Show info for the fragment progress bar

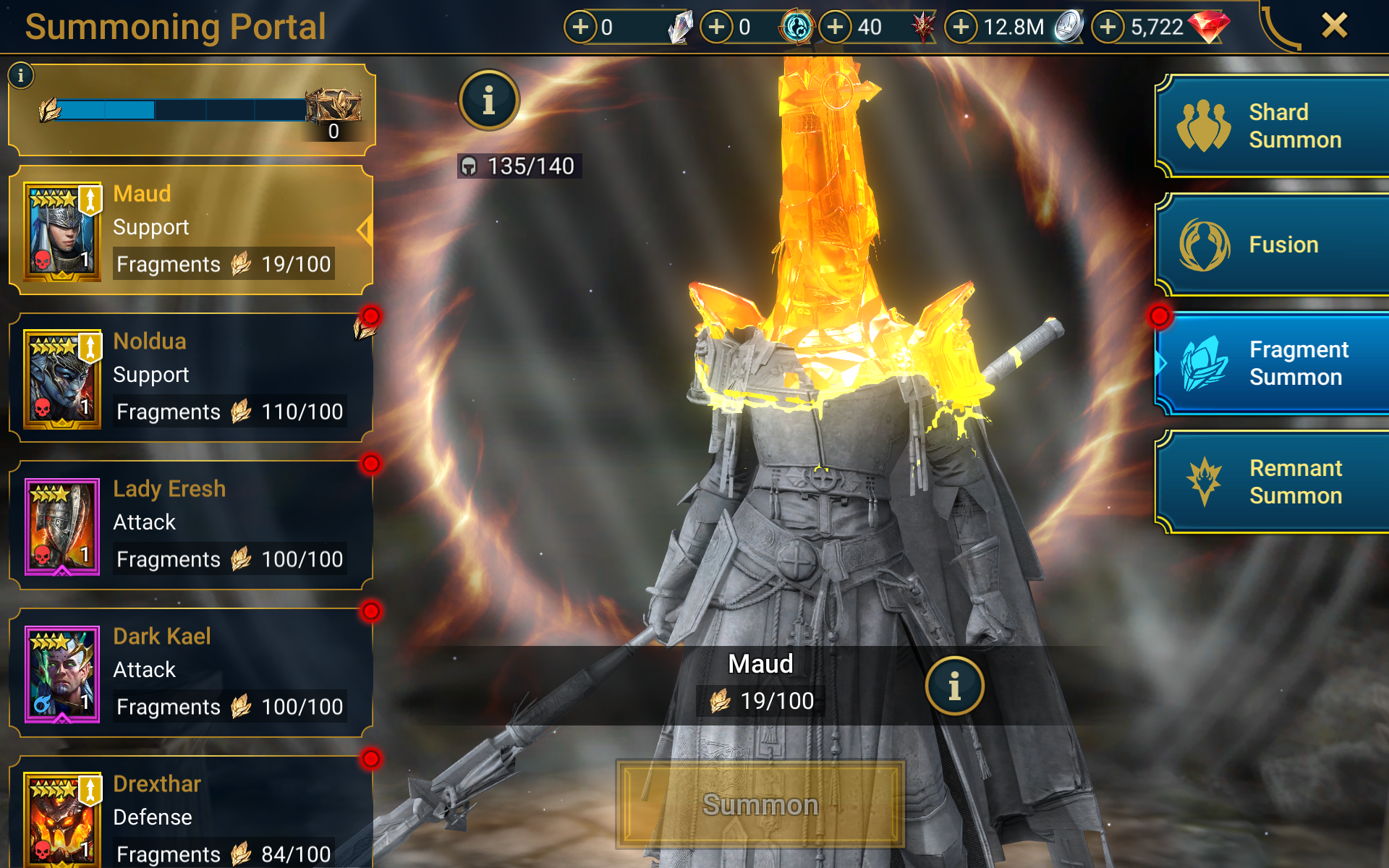point(21,75)
